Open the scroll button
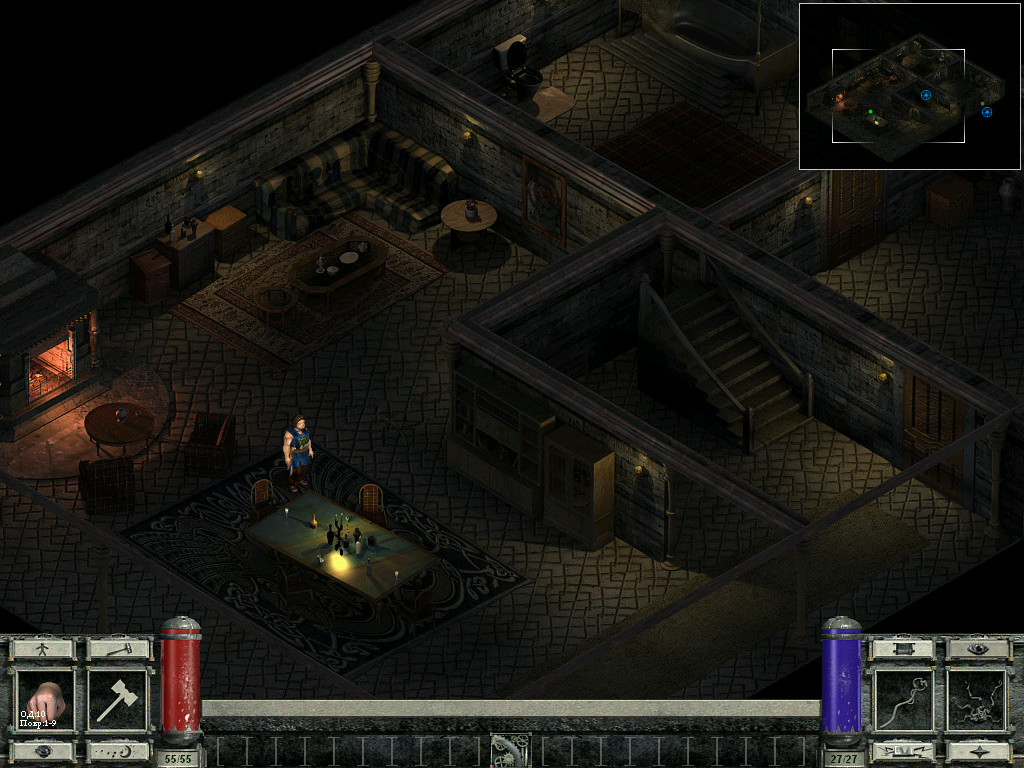 tap(902, 649)
